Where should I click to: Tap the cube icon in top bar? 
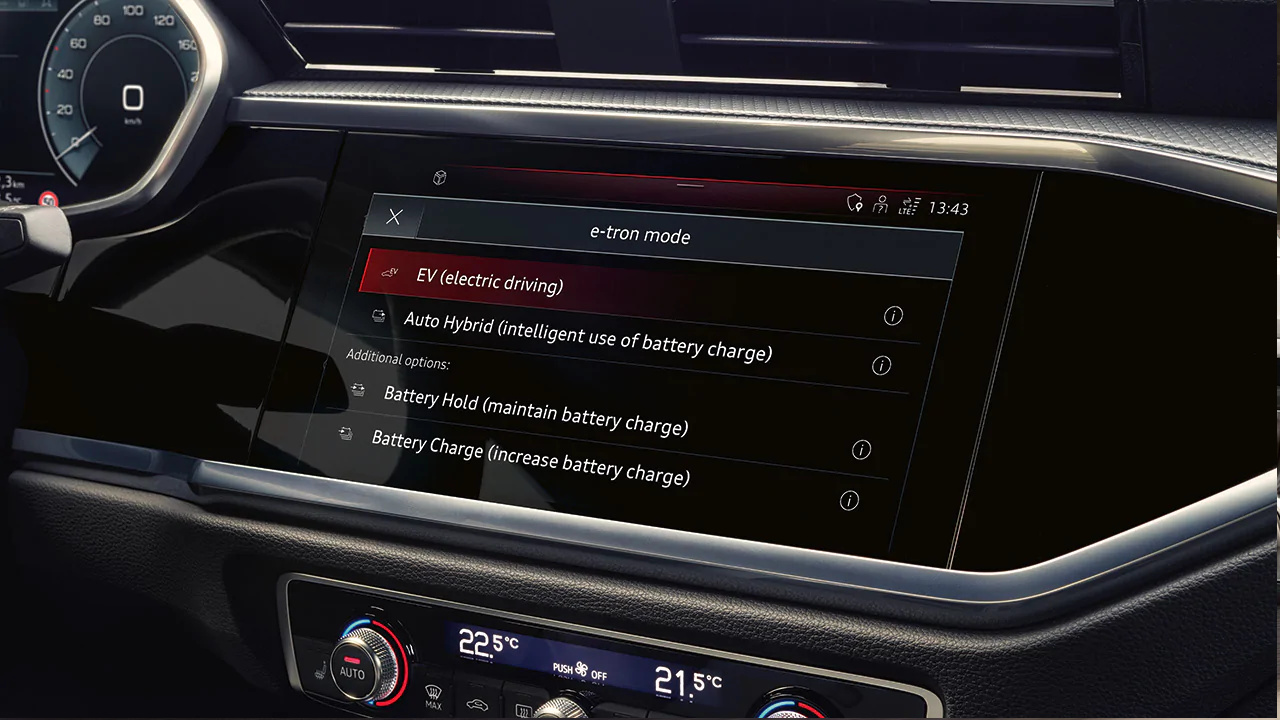pos(439,178)
